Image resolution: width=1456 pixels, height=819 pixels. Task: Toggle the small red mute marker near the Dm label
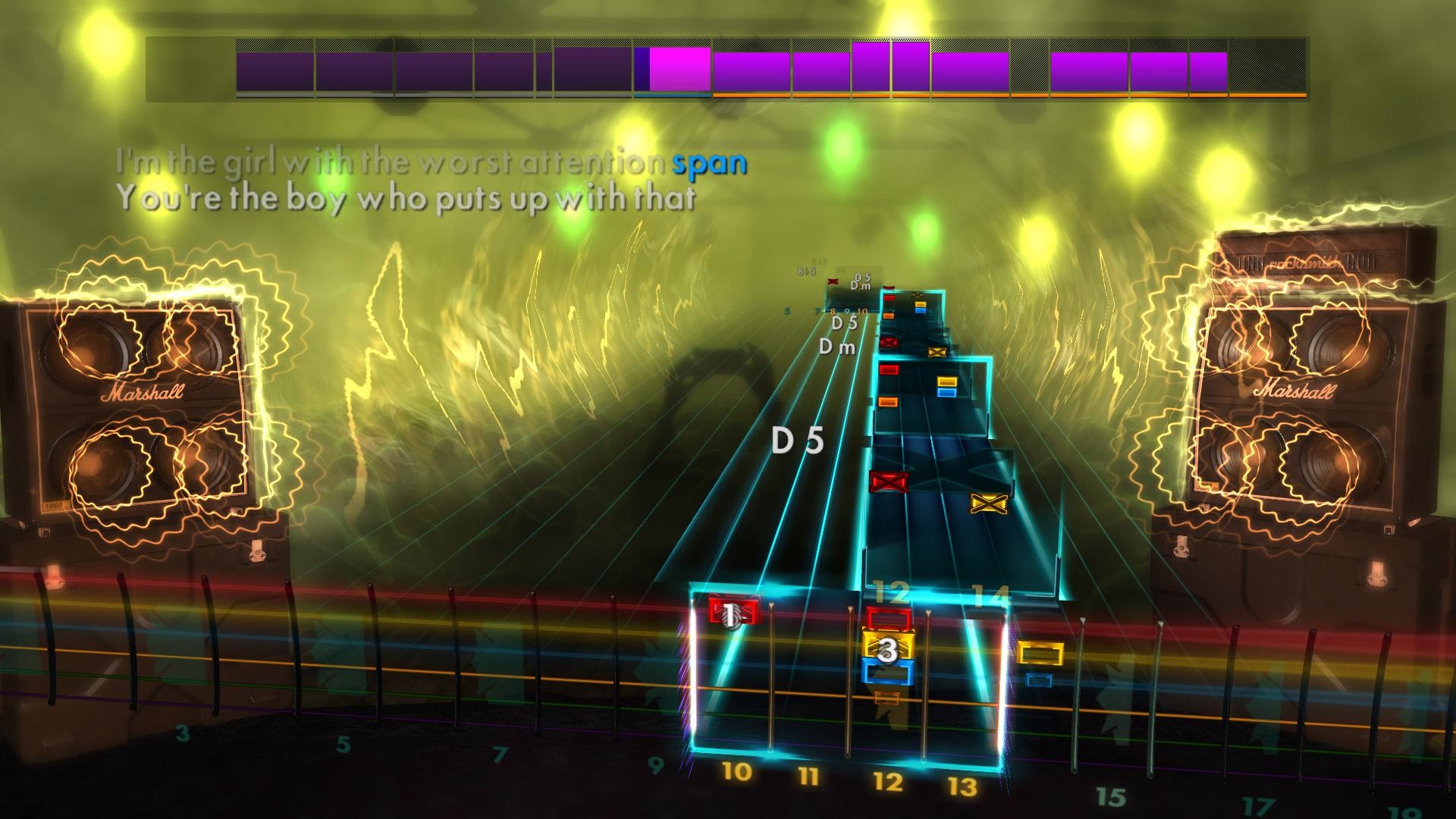[x=832, y=281]
